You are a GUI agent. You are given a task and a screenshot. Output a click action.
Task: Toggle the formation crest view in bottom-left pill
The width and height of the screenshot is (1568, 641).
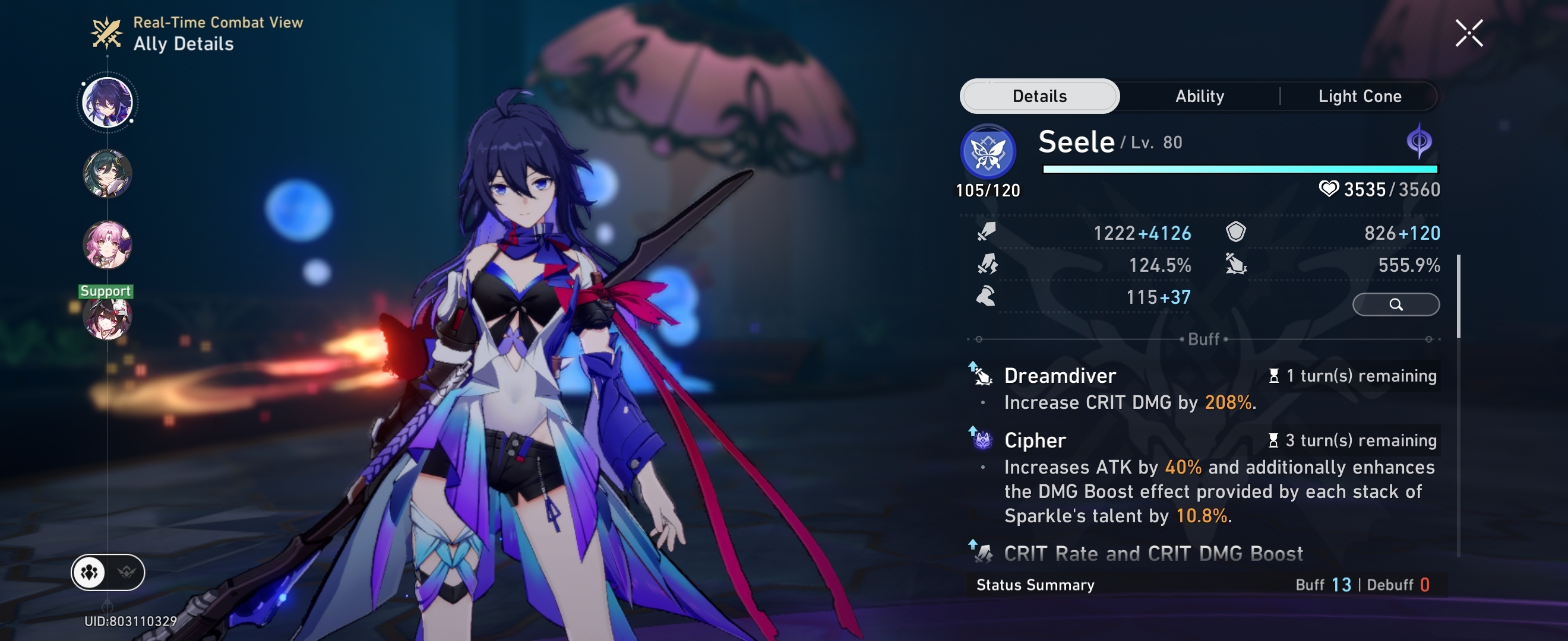tap(125, 572)
